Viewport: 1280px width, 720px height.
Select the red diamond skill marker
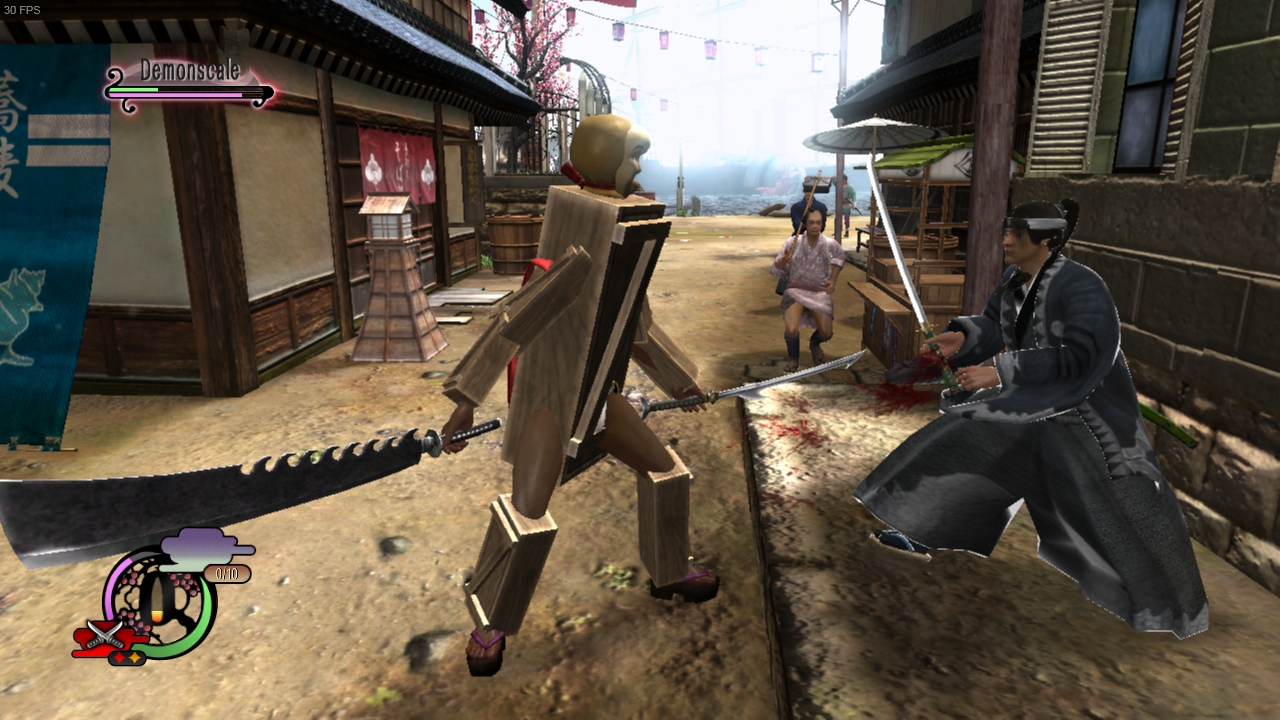(120, 657)
